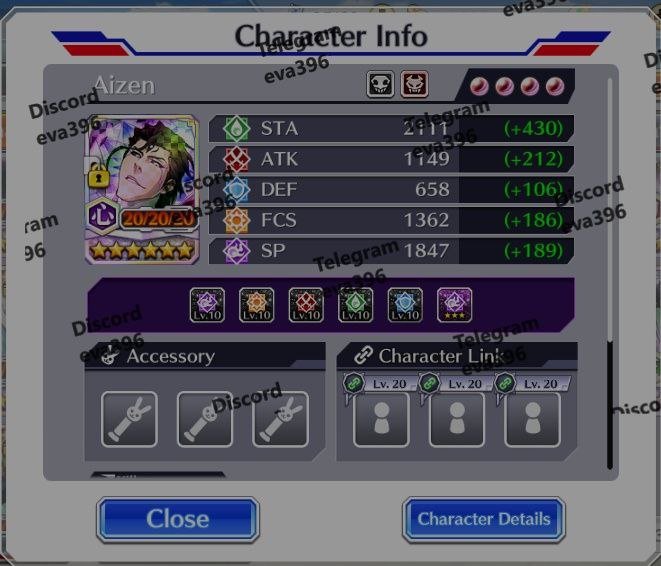Close the Character Info window
The image size is (661, 566).
click(177, 519)
